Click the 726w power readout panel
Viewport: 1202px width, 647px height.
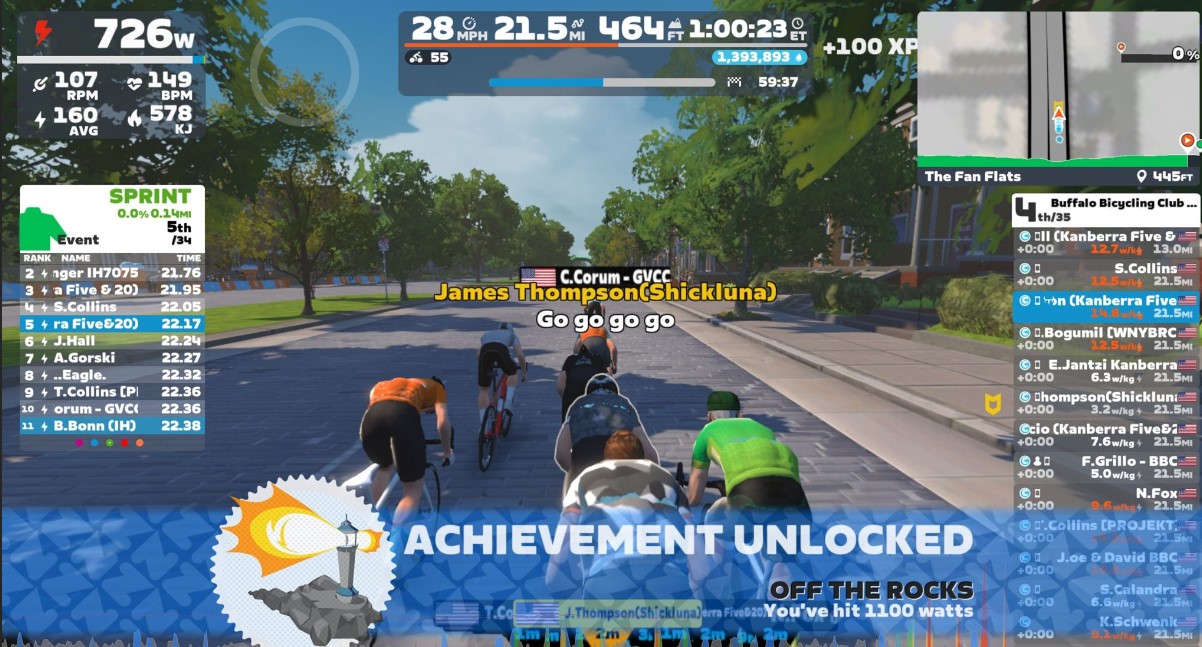112,36
